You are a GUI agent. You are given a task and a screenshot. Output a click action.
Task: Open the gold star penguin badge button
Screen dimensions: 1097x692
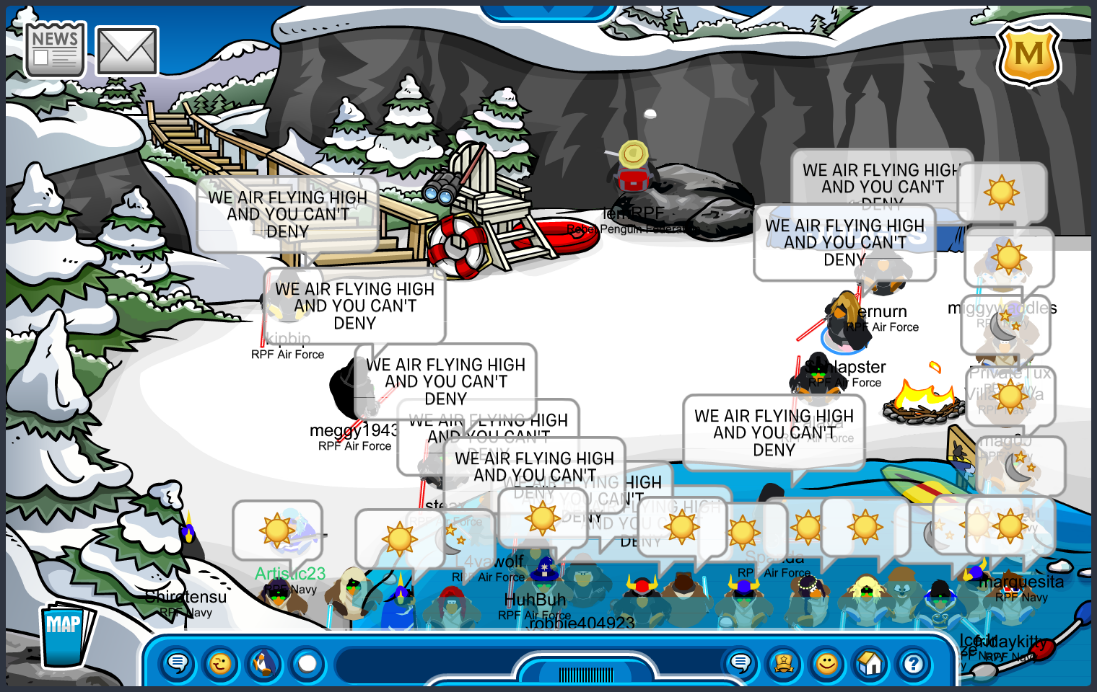[783, 662]
